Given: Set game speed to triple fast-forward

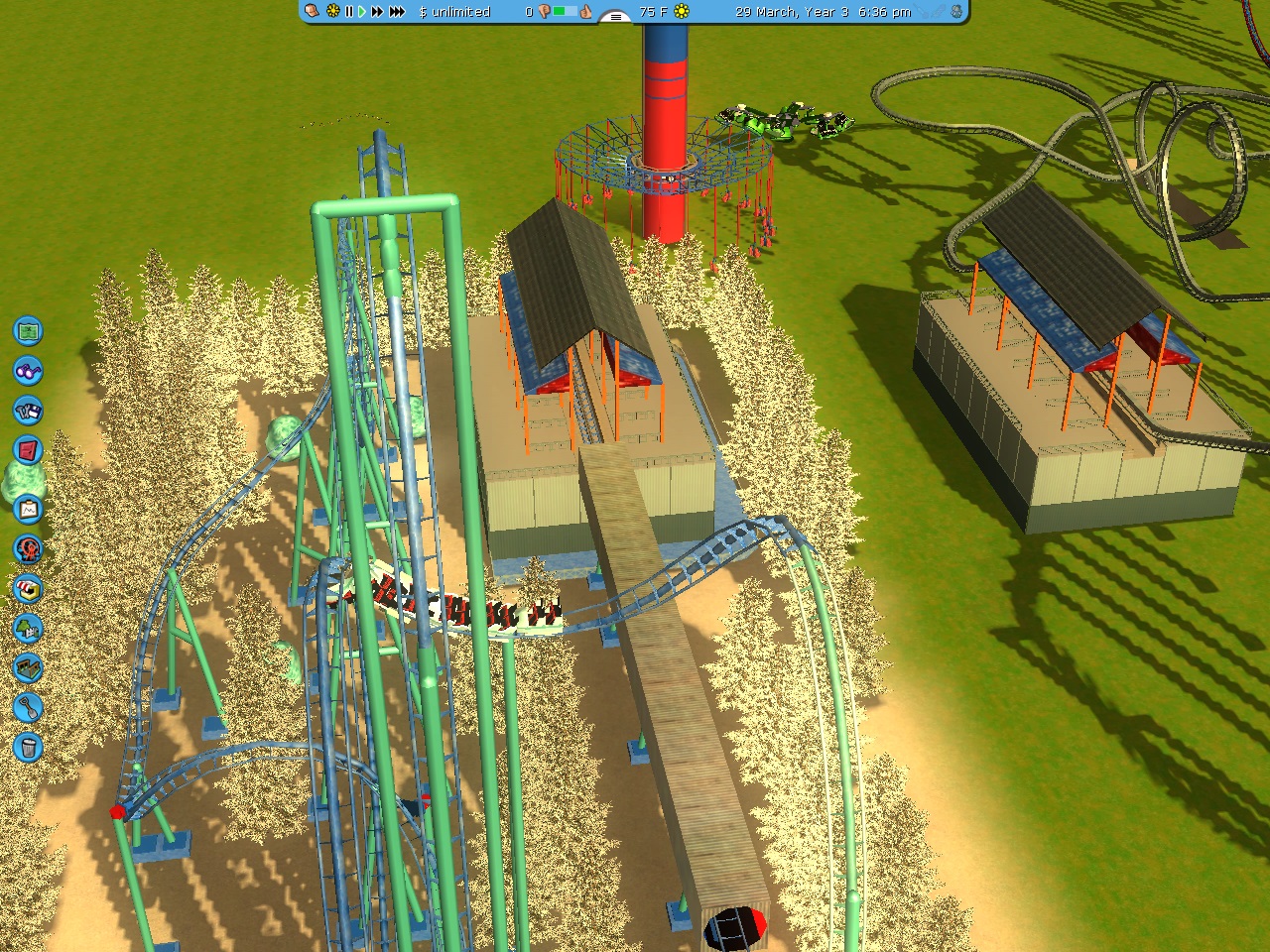Looking at the screenshot, I should click(x=397, y=12).
